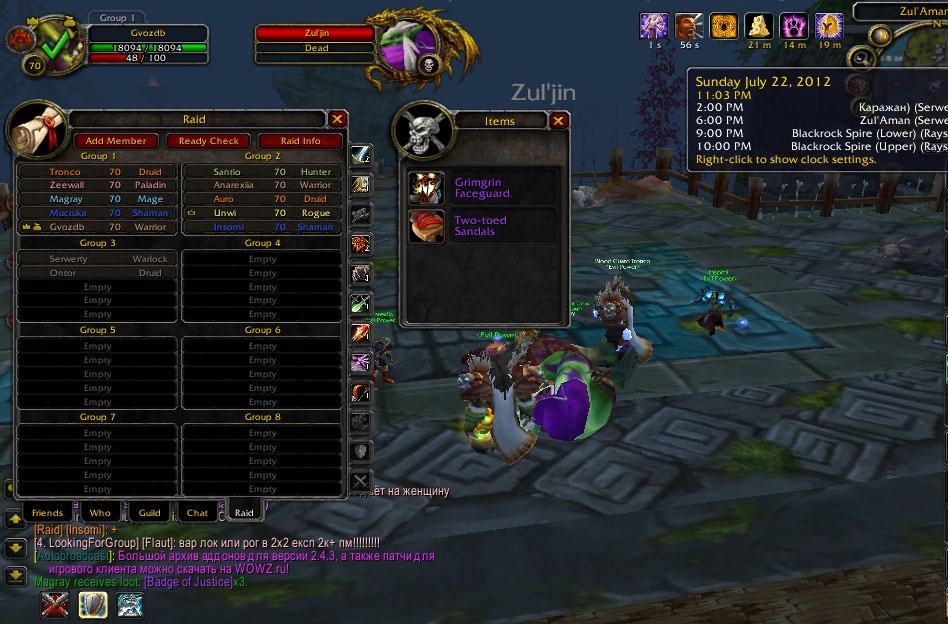Close the Raid window
Viewport: 948px width, 624px height.
[338, 119]
